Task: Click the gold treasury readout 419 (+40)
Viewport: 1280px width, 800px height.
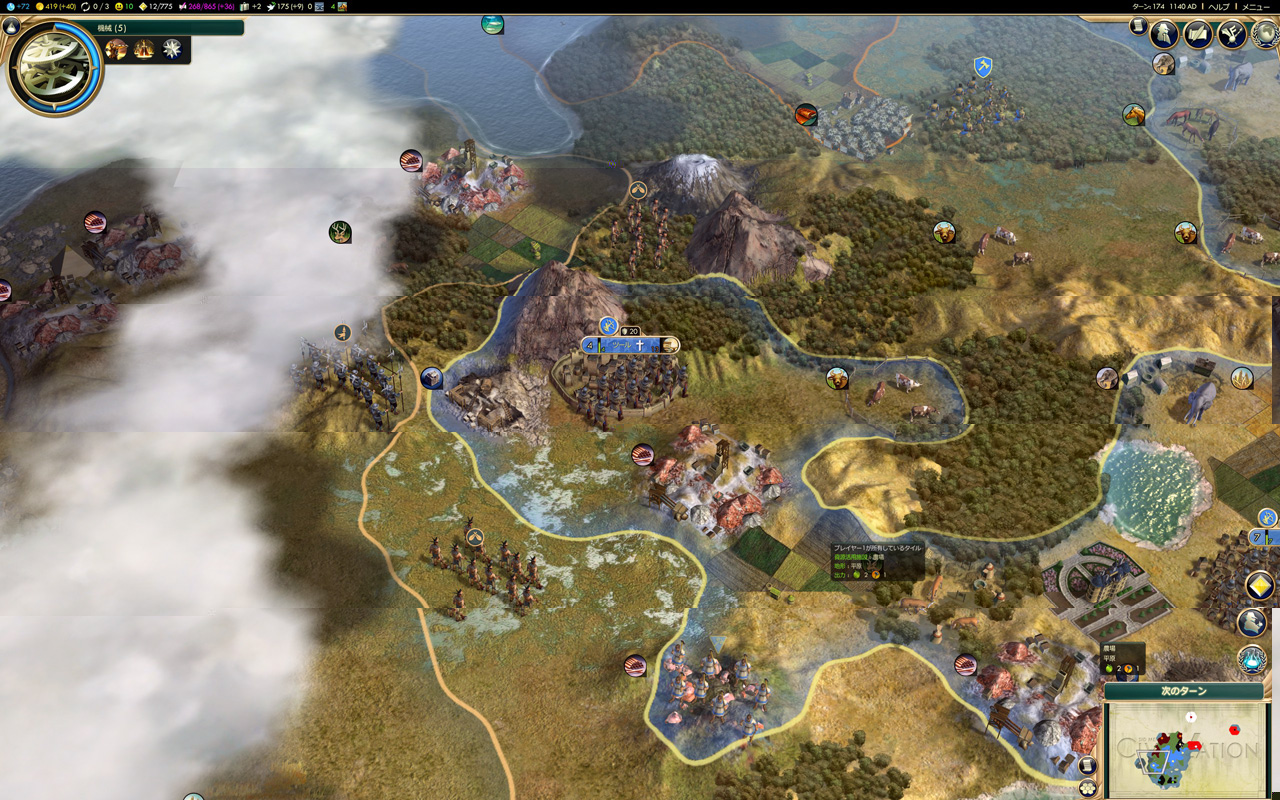Action: point(57,6)
